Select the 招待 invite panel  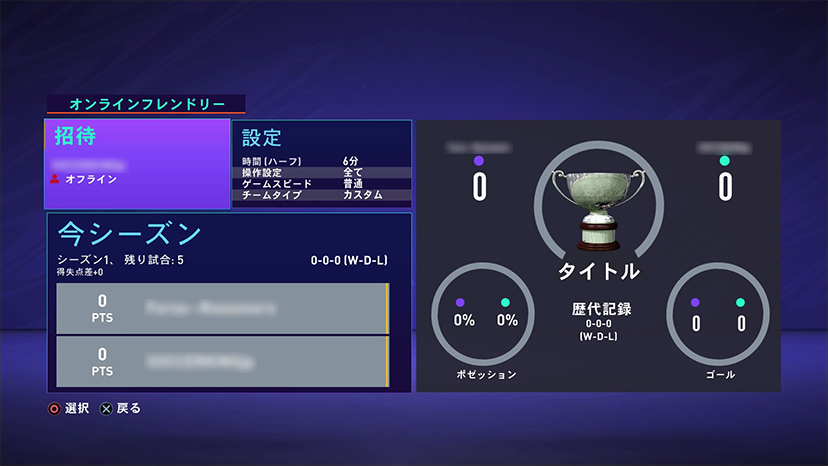pos(137,164)
